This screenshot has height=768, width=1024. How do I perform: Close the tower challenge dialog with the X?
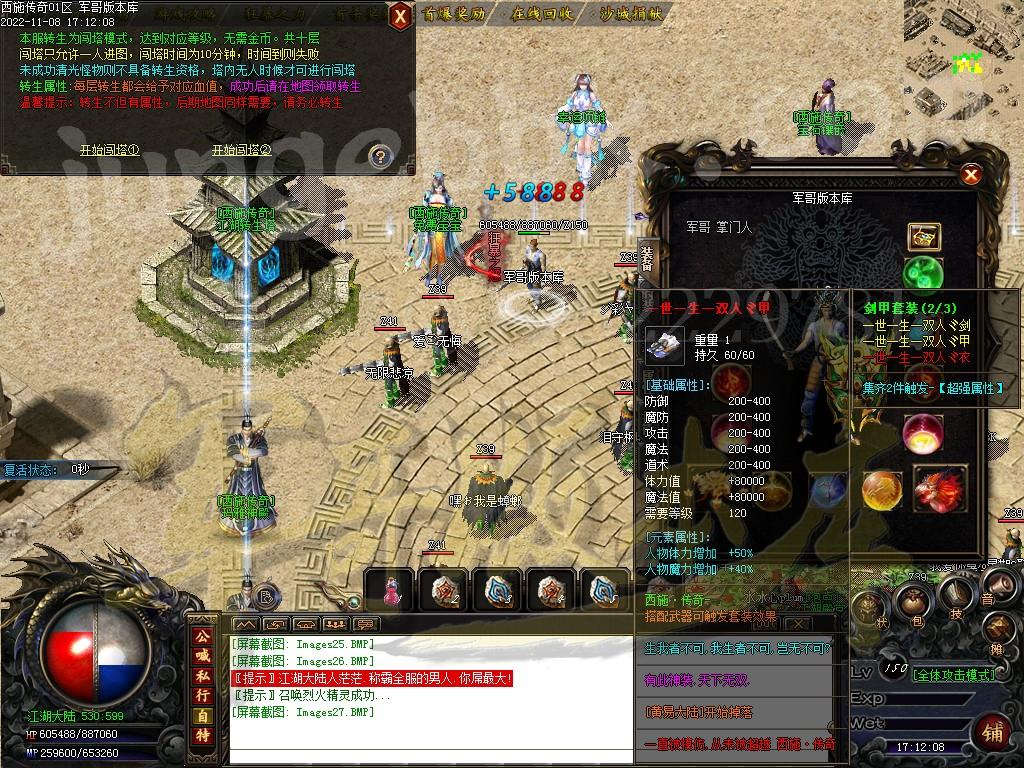tap(399, 16)
